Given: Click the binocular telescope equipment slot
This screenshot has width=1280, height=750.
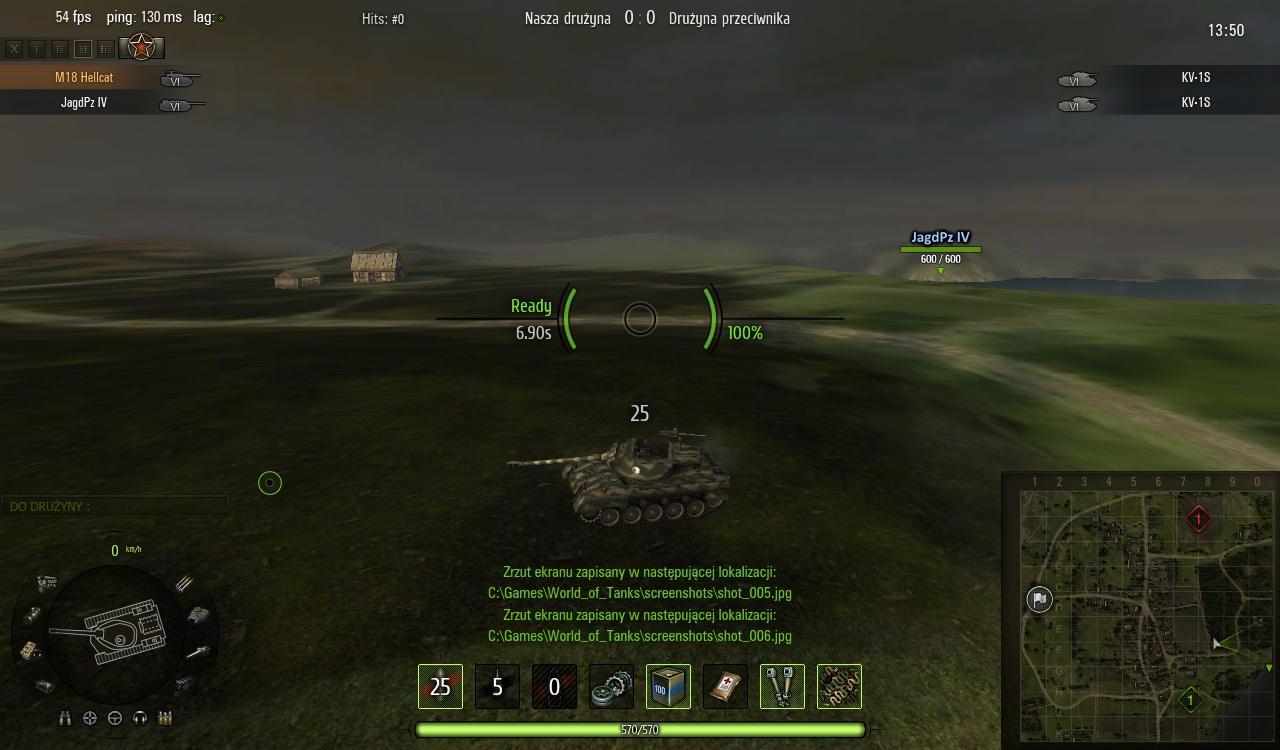Looking at the screenshot, I should pos(782,686).
